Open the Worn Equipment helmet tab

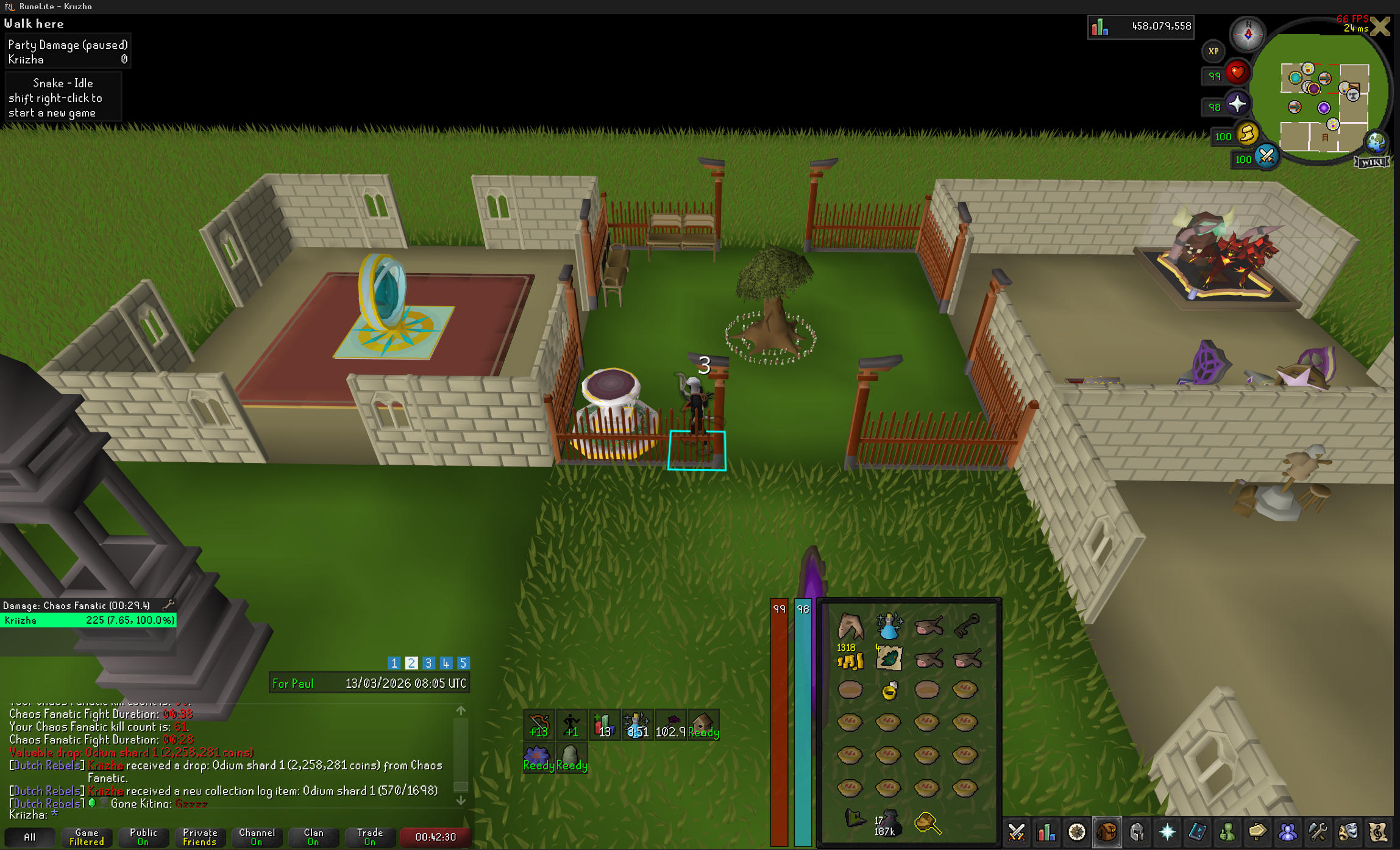point(1137,832)
